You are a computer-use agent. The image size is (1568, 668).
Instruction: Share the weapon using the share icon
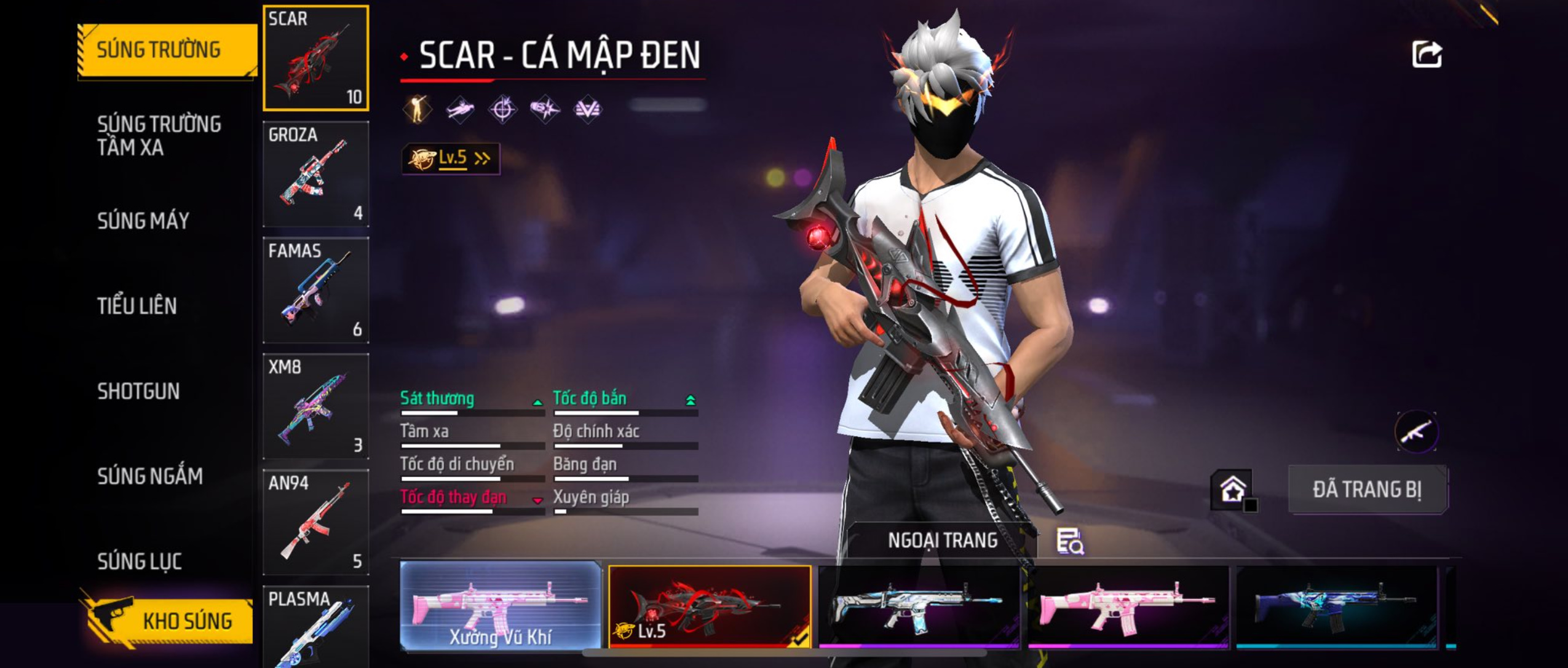pos(1427,55)
